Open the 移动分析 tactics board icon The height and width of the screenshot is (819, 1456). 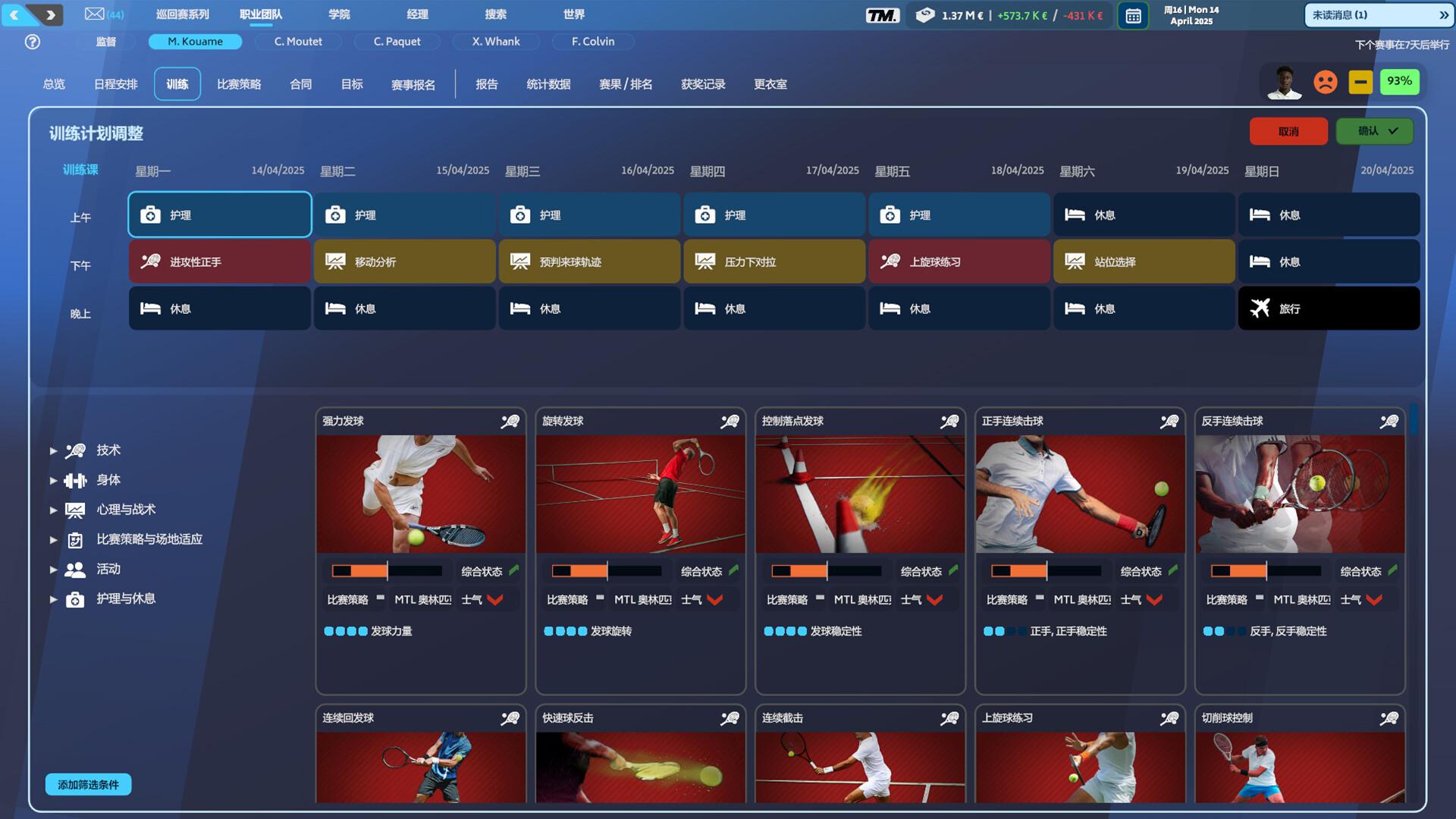pyautogui.click(x=335, y=261)
